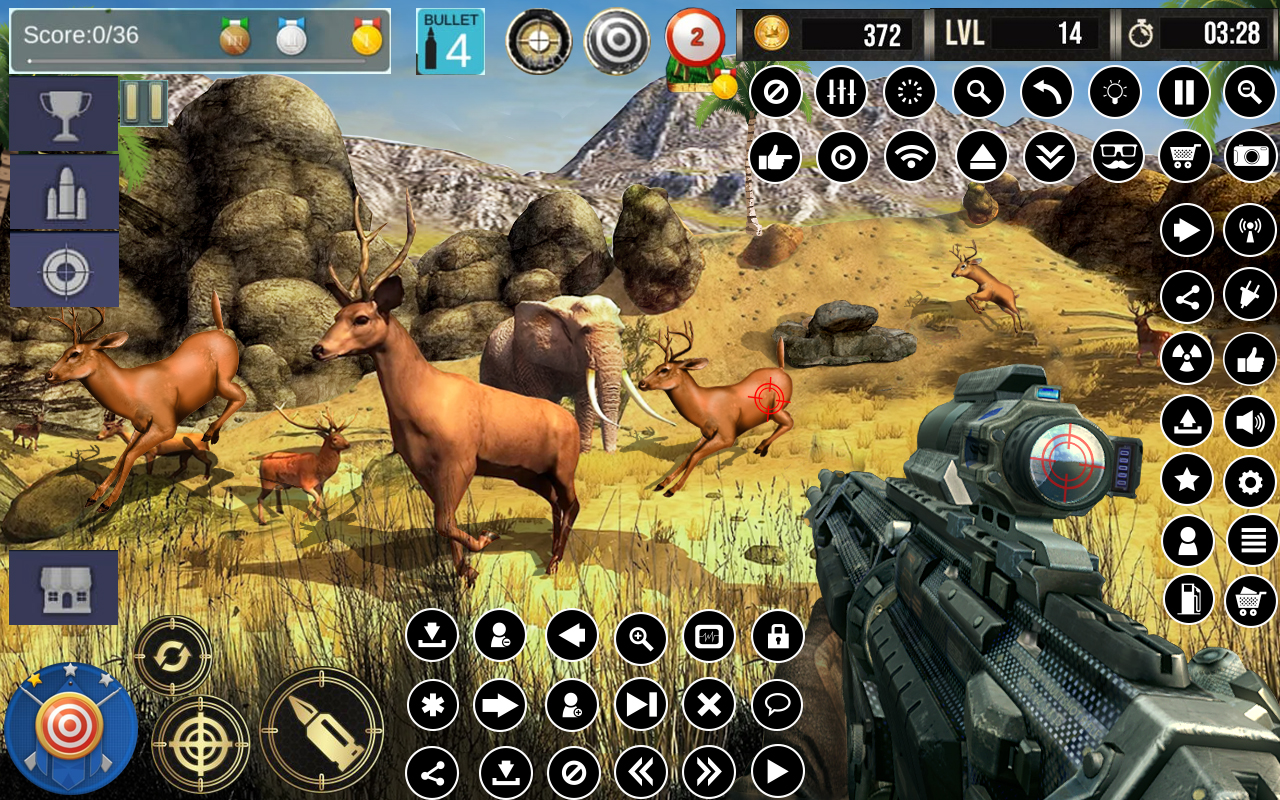Select the power plug icon
Image resolution: width=1280 pixels, height=800 pixels.
(x=1250, y=294)
